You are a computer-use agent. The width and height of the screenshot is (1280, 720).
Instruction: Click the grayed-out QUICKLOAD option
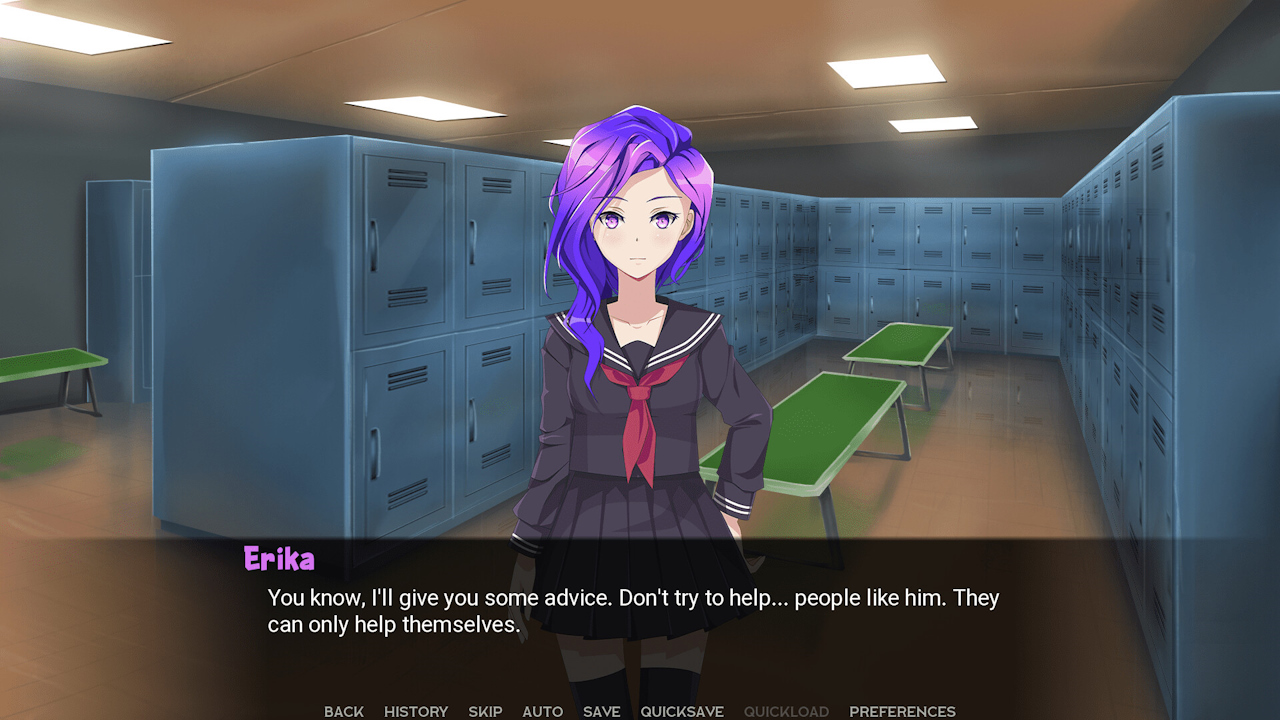786,711
